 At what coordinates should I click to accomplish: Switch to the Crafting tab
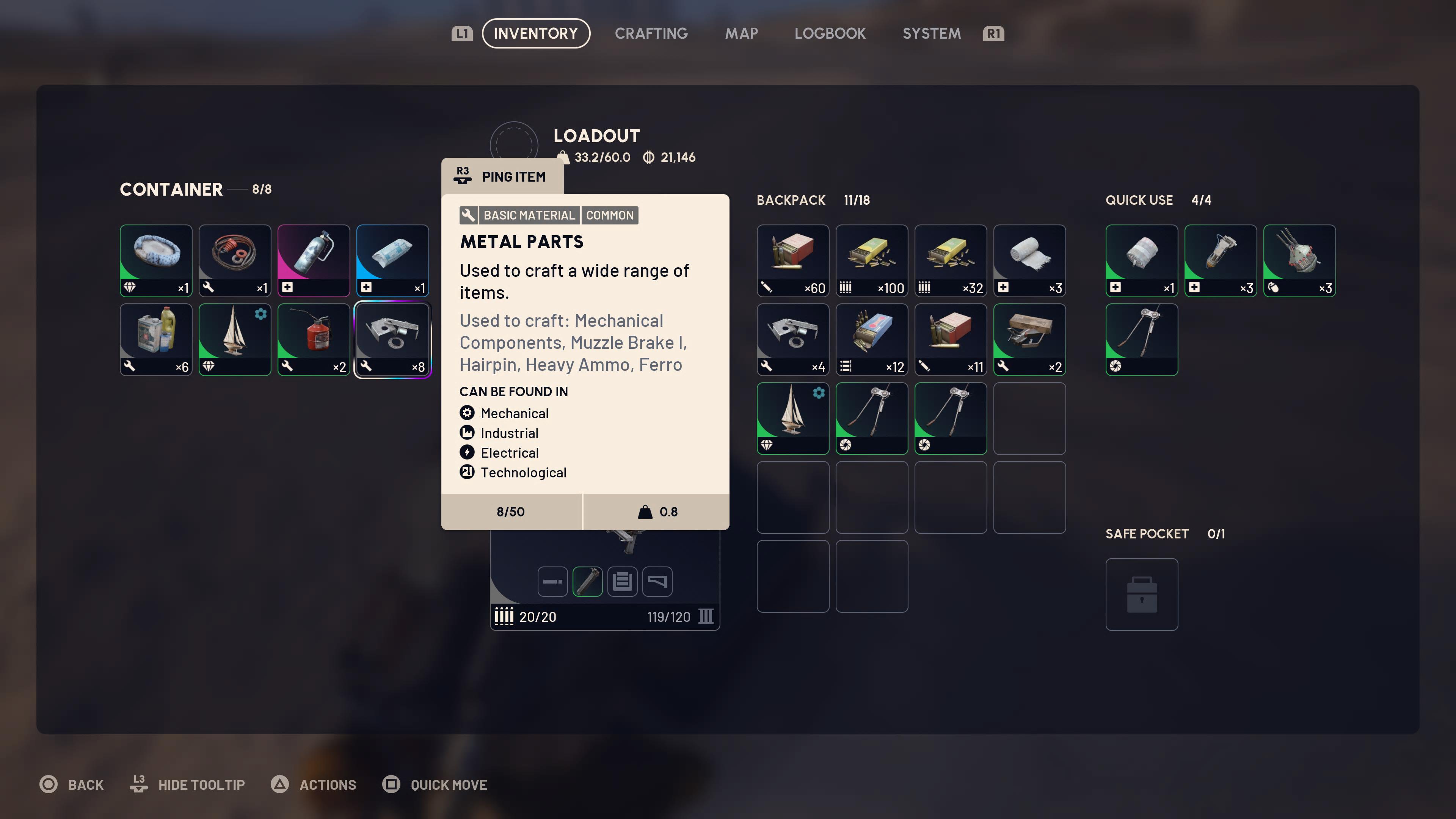point(651,33)
